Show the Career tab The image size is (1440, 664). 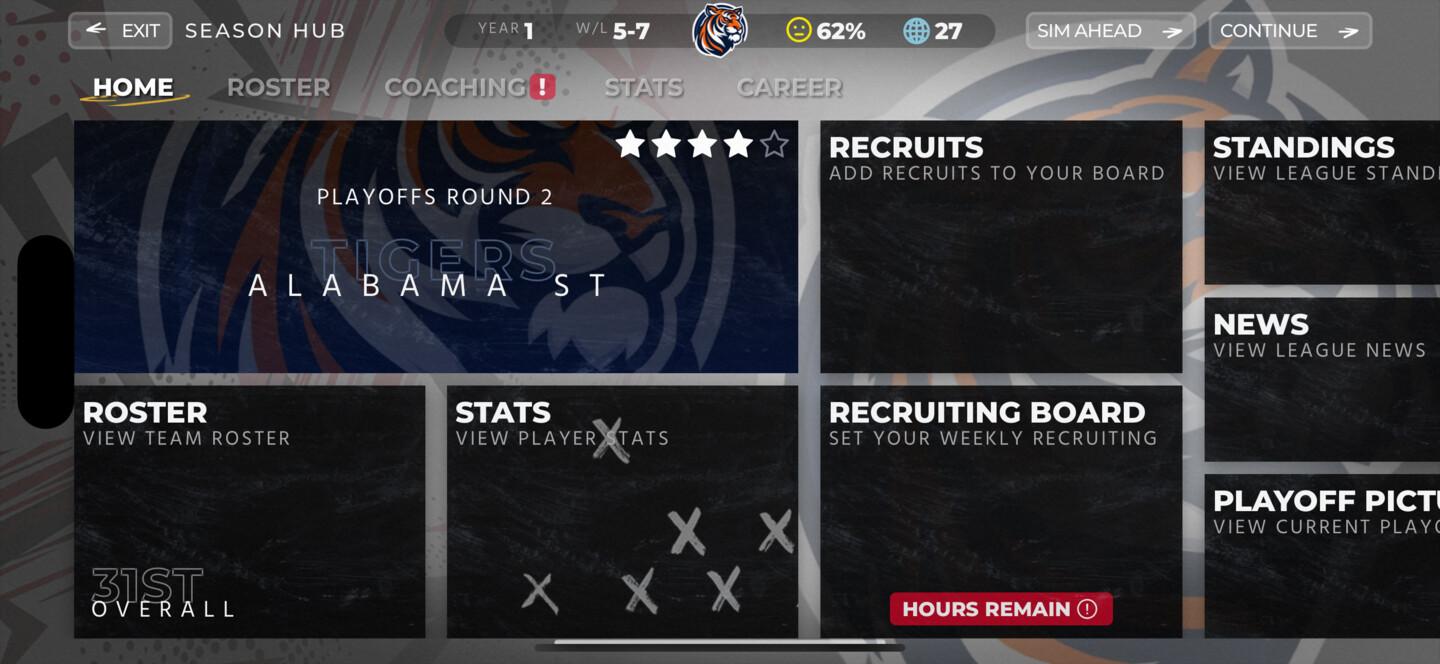(x=789, y=88)
